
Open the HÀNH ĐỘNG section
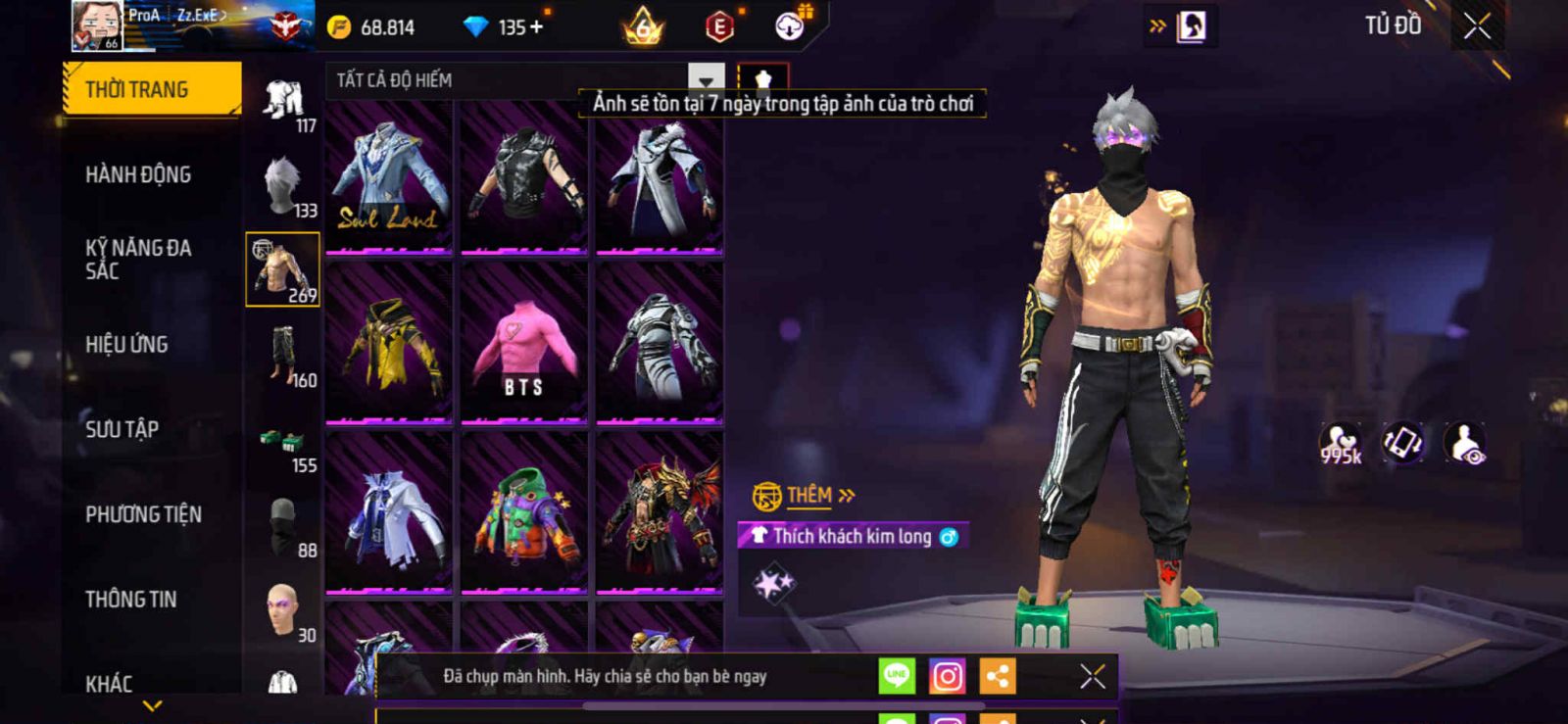tap(138, 174)
